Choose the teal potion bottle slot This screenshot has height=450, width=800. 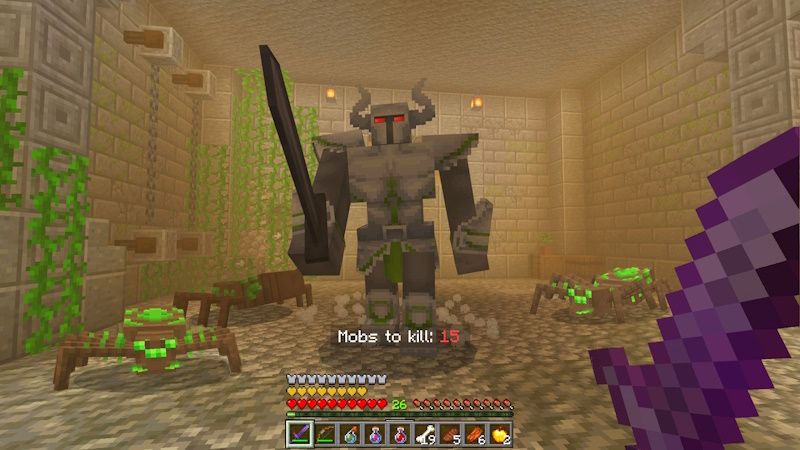[x=350, y=434]
